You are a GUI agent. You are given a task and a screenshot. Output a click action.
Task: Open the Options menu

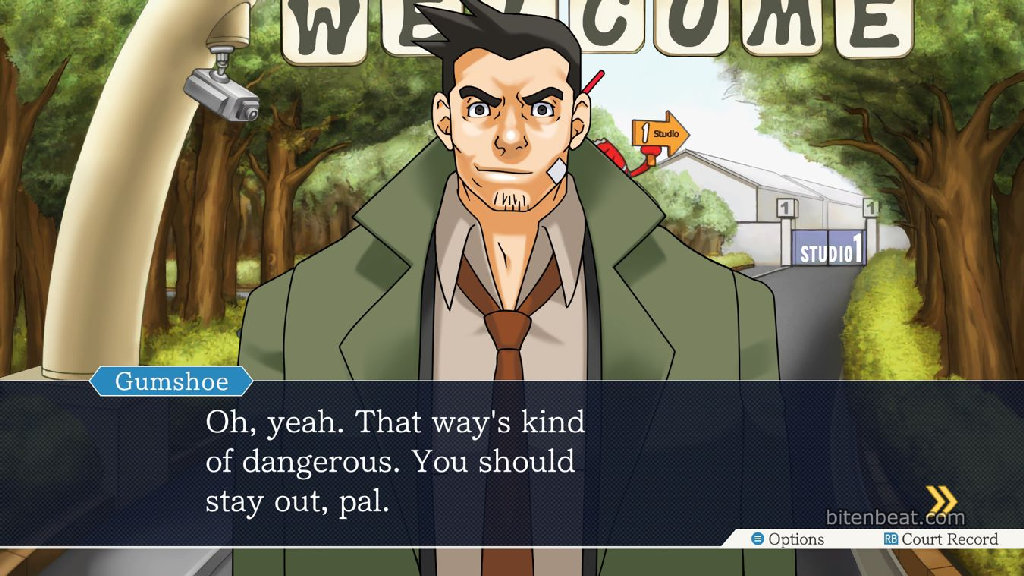click(788, 539)
